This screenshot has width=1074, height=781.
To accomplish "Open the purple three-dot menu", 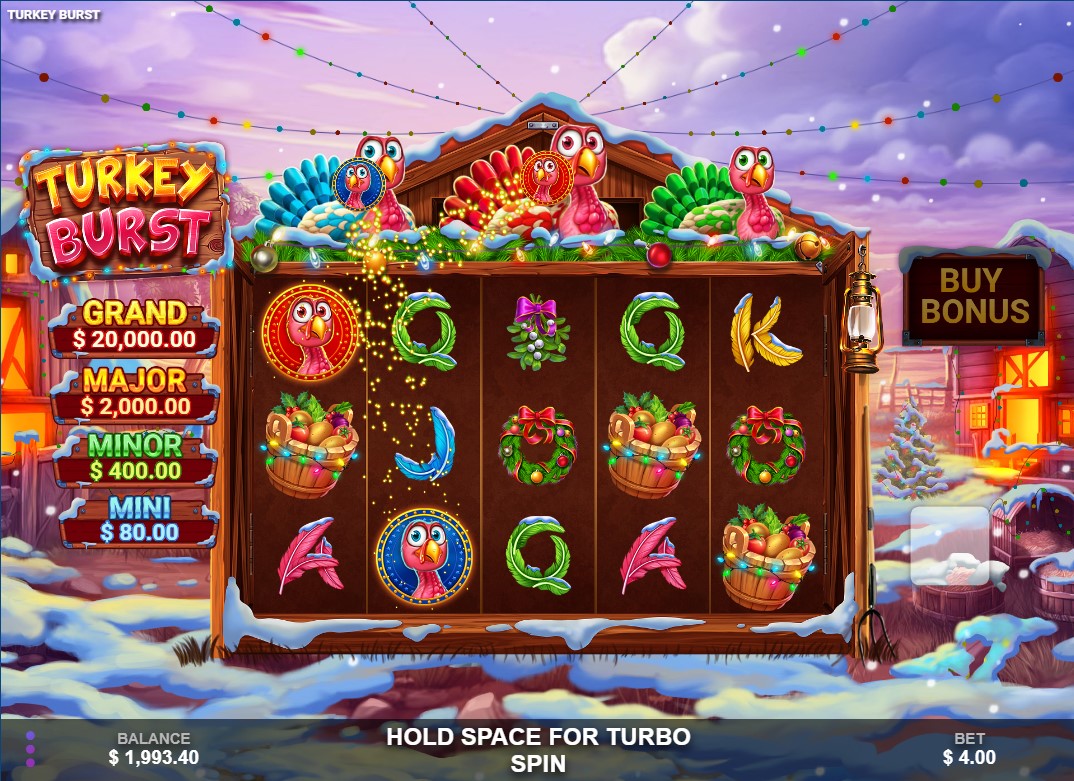I will point(30,749).
